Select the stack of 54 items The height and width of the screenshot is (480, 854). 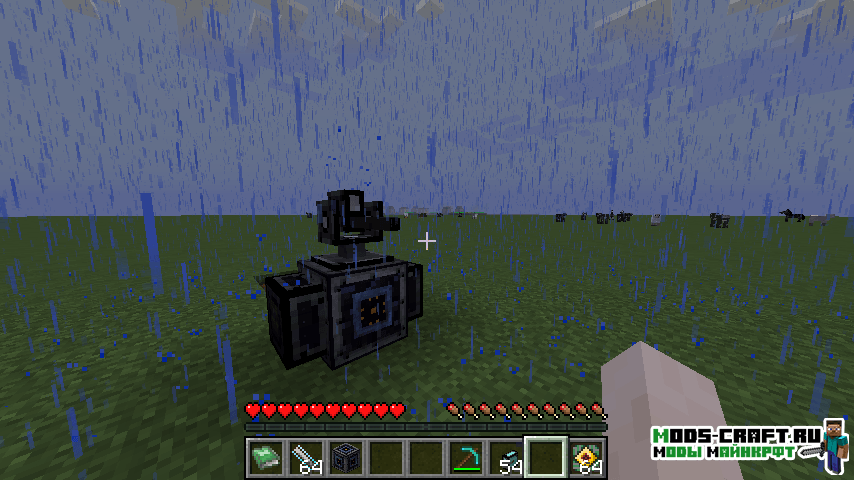(x=507, y=458)
